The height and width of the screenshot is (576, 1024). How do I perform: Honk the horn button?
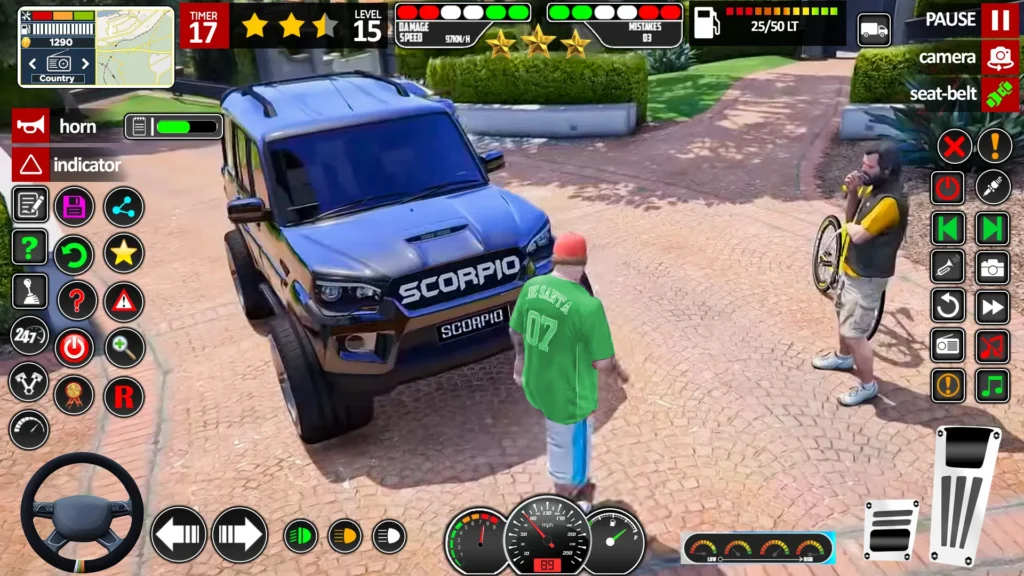[30, 126]
